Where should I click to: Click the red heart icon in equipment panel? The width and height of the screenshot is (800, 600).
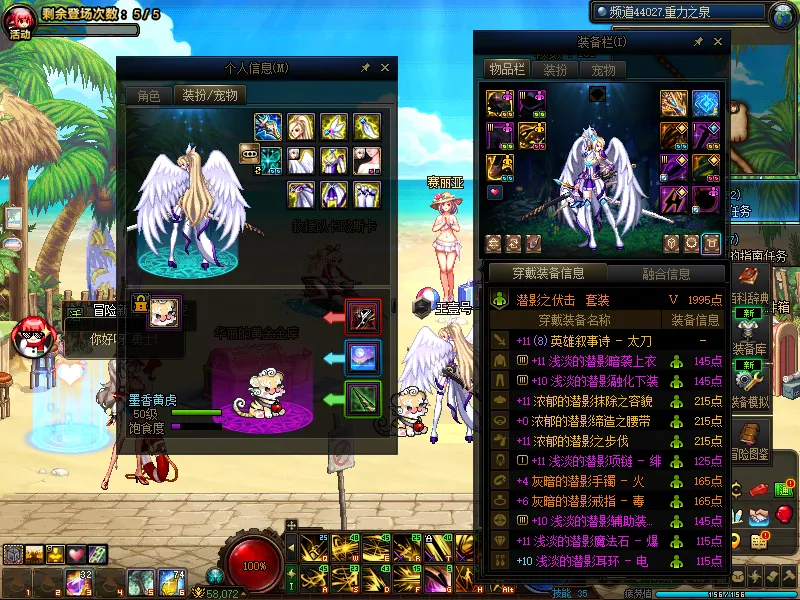tap(494, 192)
